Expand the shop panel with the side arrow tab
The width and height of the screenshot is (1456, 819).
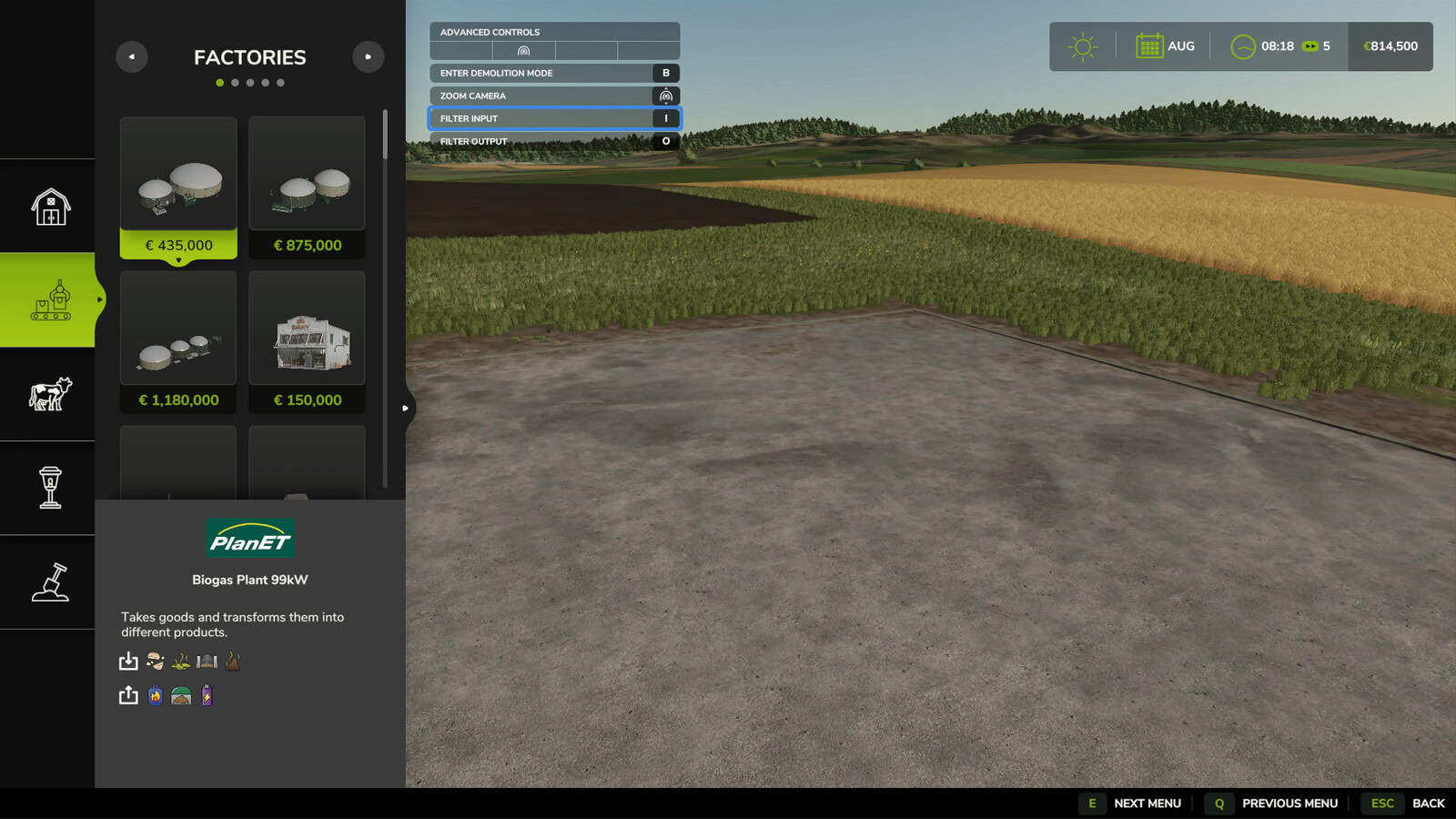(405, 409)
